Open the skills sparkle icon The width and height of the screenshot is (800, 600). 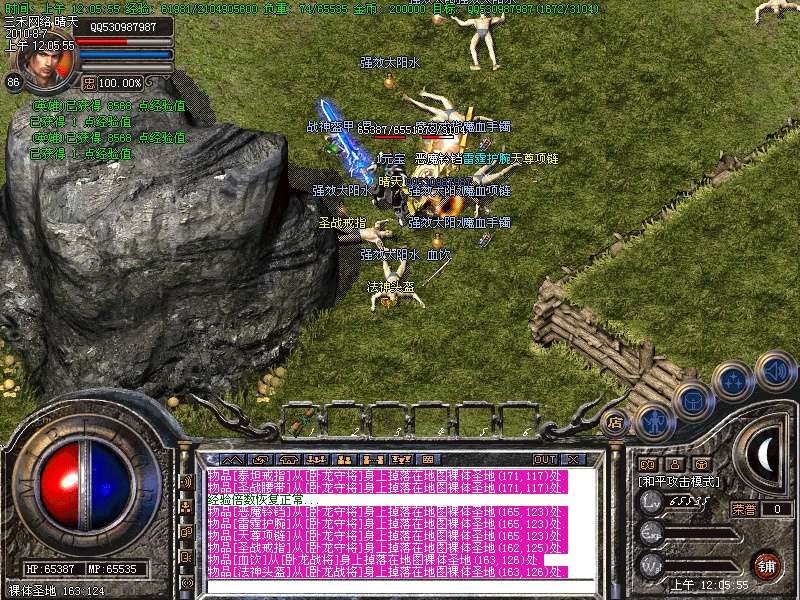point(734,381)
